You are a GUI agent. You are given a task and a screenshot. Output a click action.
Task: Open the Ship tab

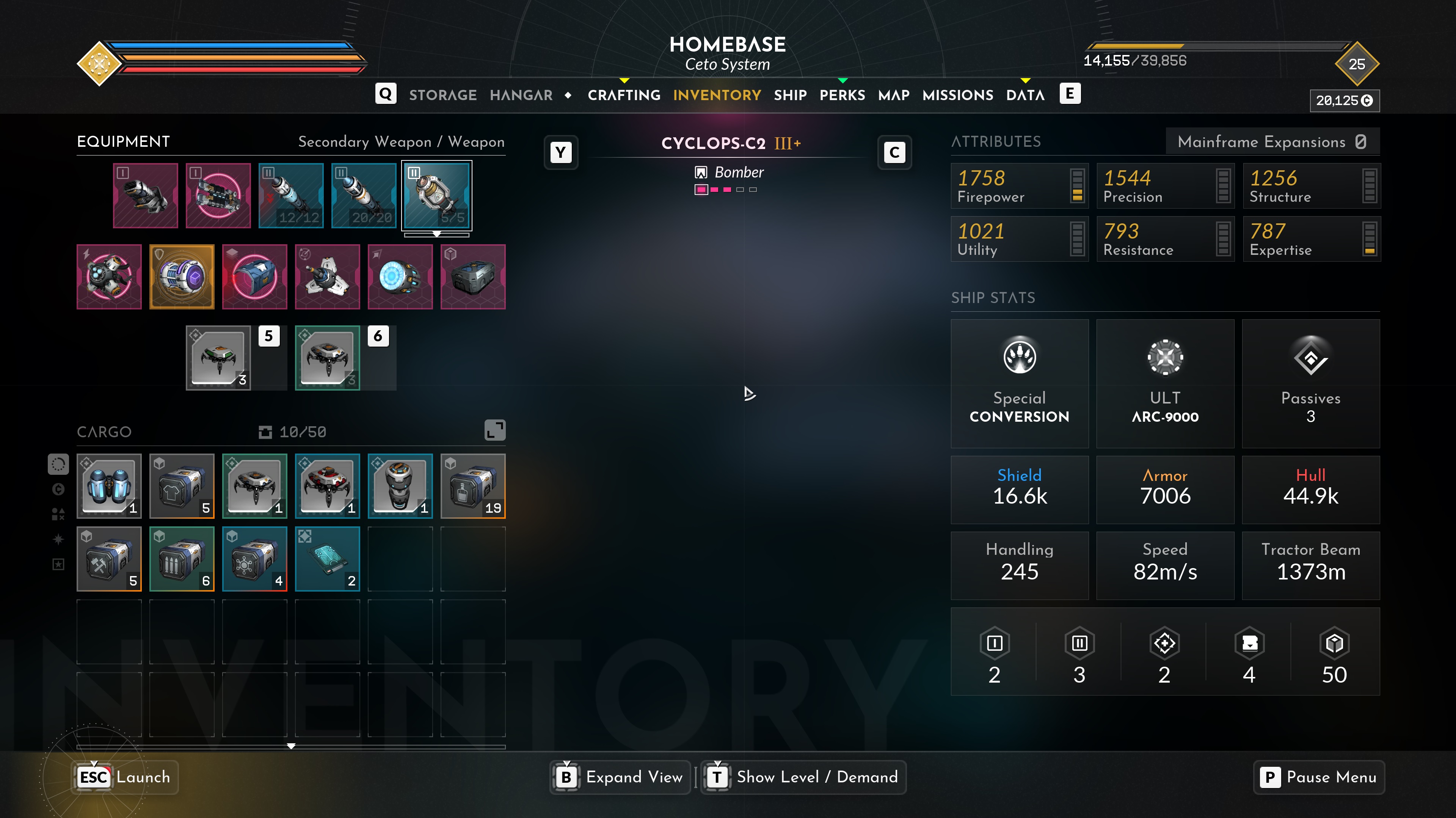click(x=790, y=95)
